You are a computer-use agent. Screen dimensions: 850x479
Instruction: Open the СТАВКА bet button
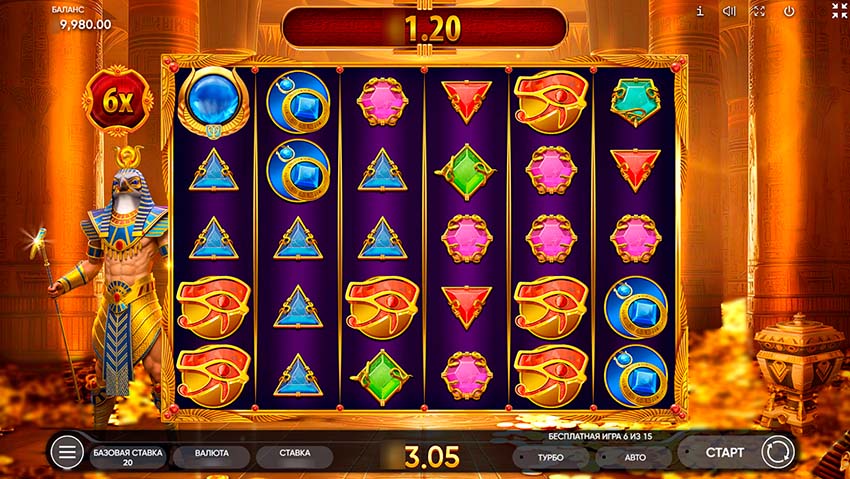(x=294, y=454)
